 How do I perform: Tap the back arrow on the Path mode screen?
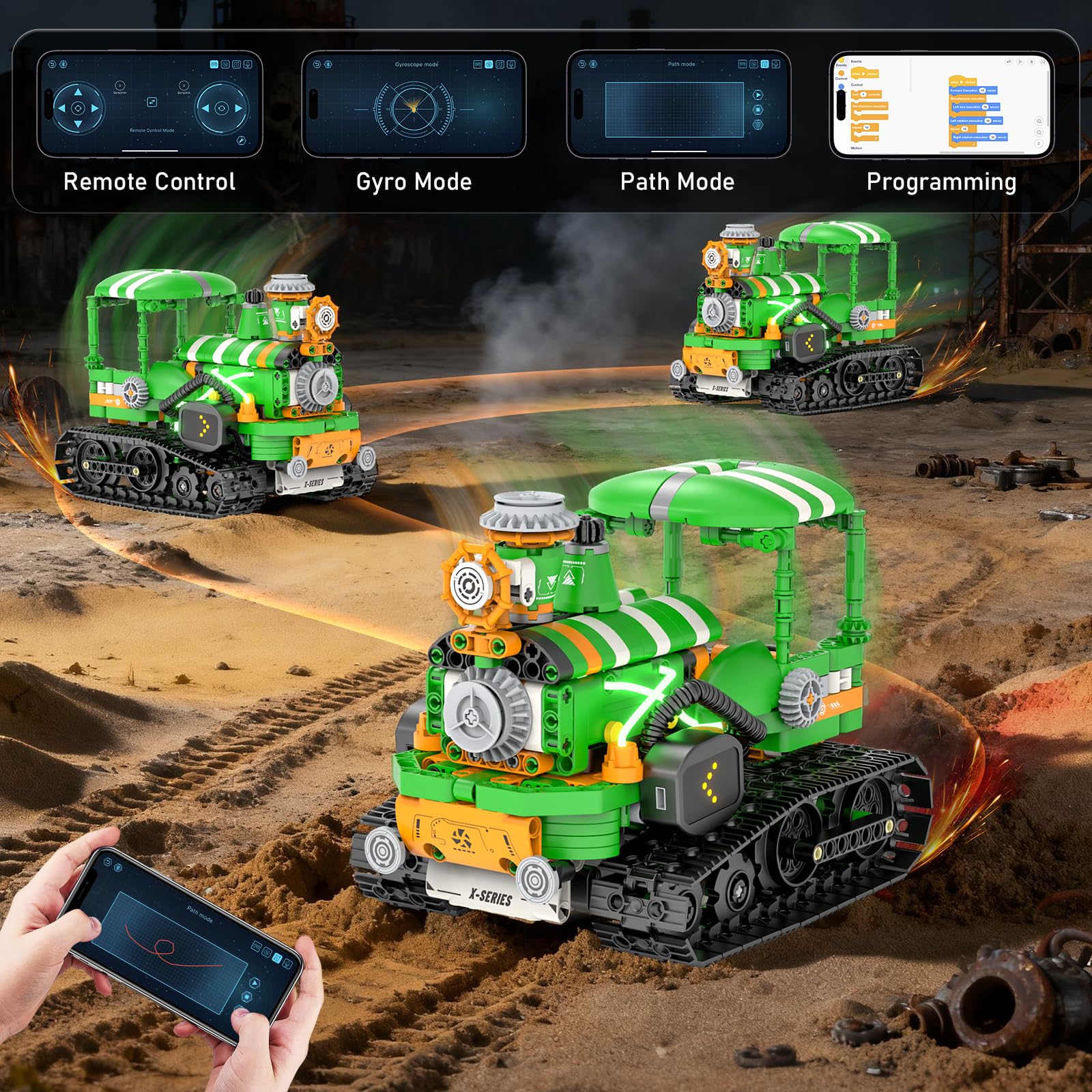tap(581, 64)
